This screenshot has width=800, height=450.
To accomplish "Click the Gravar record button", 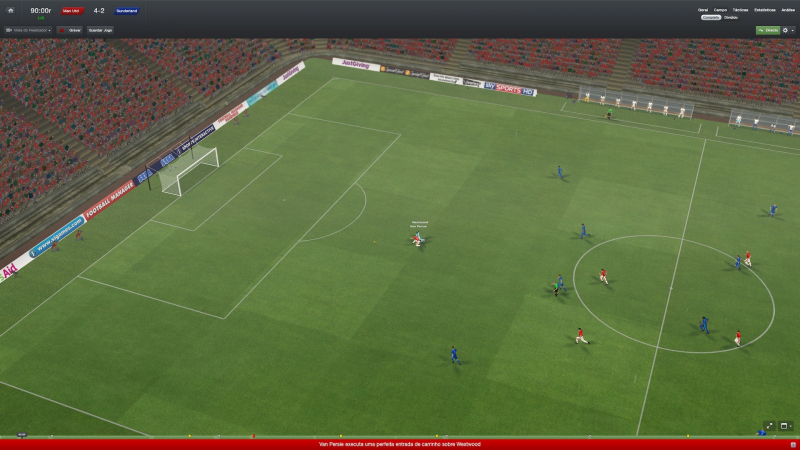I will click(x=70, y=30).
